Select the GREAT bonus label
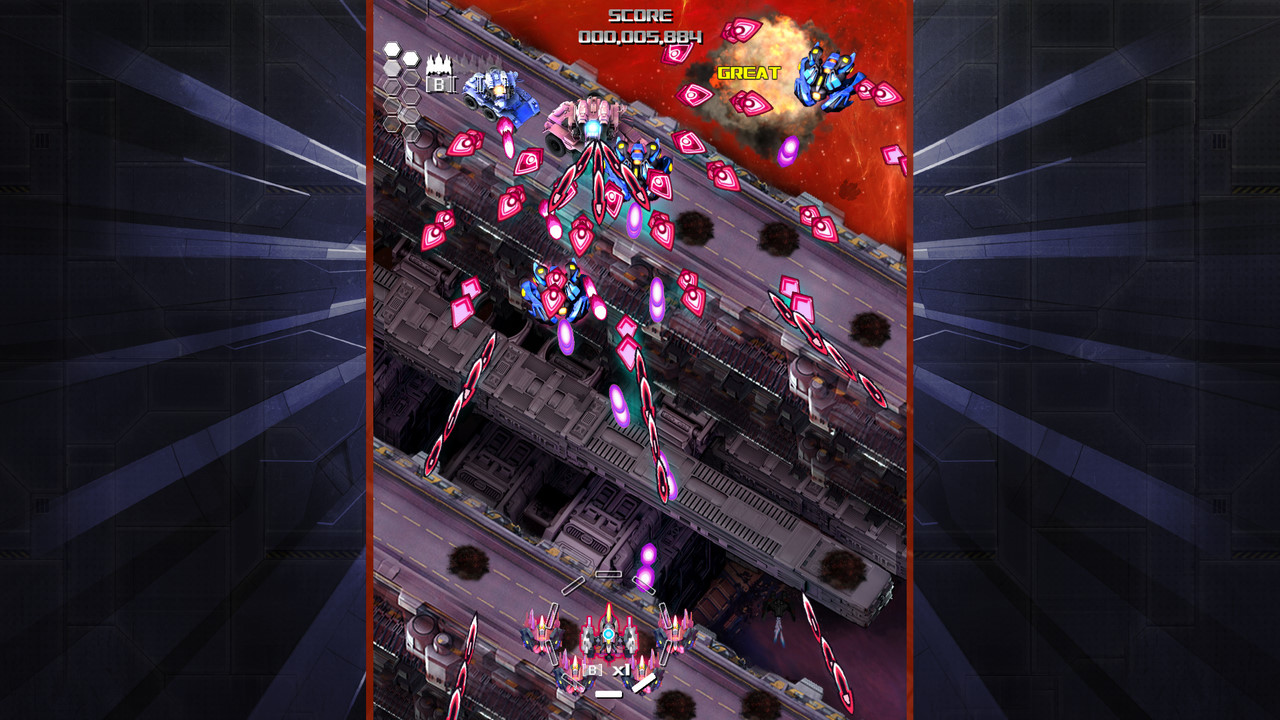Image resolution: width=1280 pixels, height=720 pixels. (x=750, y=70)
